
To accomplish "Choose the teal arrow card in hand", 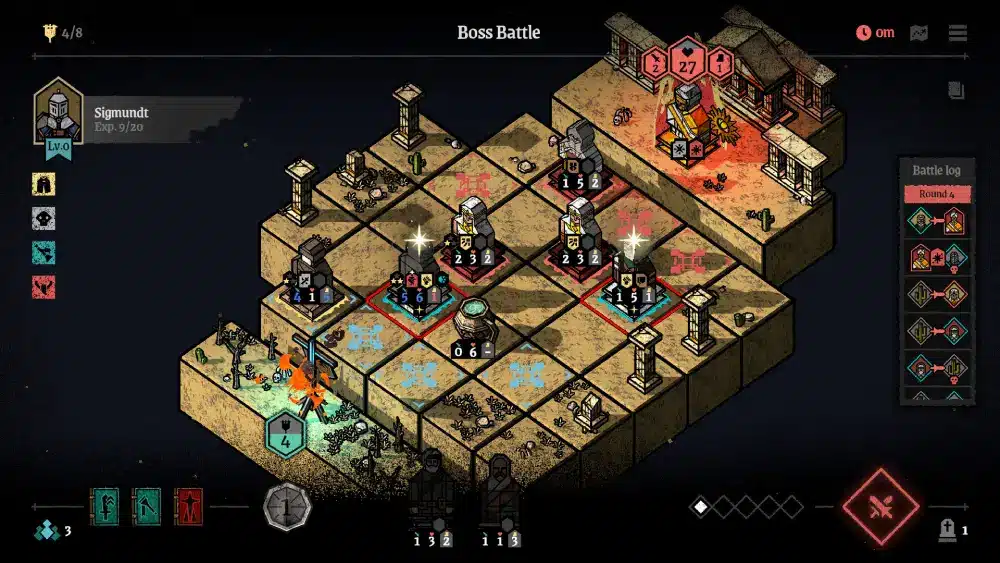I will [x=105, y=507].
